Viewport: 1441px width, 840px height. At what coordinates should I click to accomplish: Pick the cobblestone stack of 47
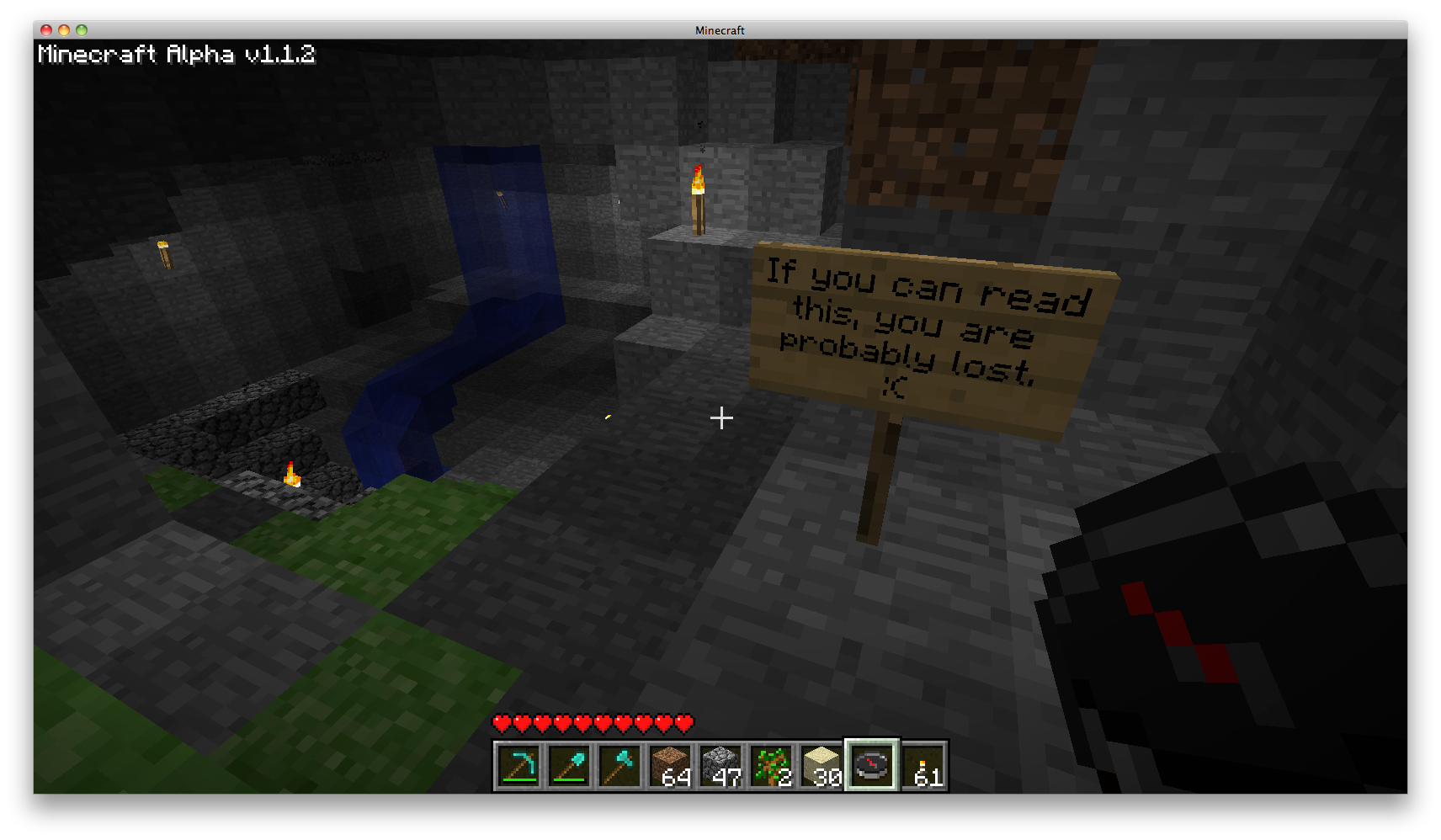click(720, 766)
